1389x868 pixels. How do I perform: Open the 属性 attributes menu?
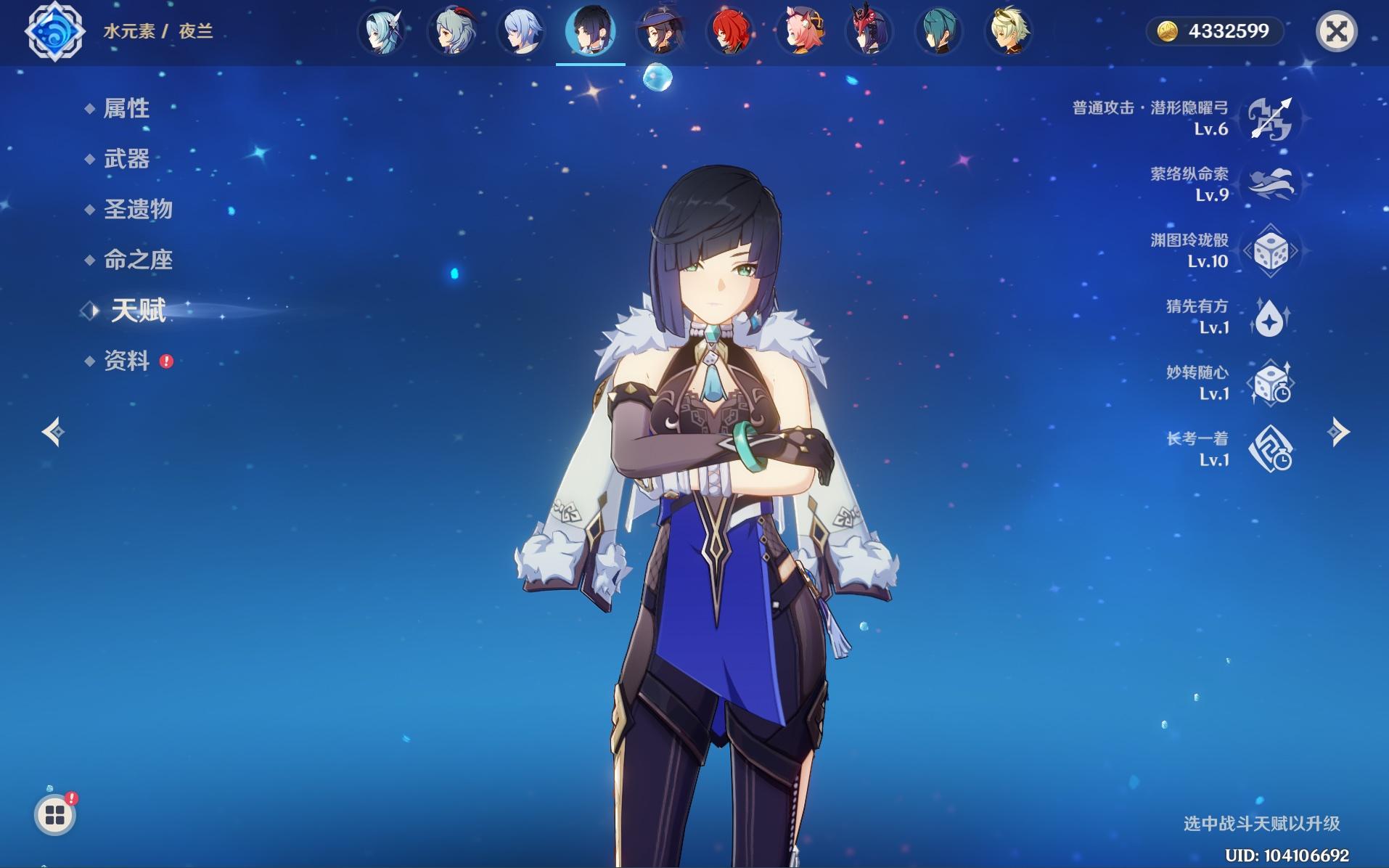click(126, 108)
